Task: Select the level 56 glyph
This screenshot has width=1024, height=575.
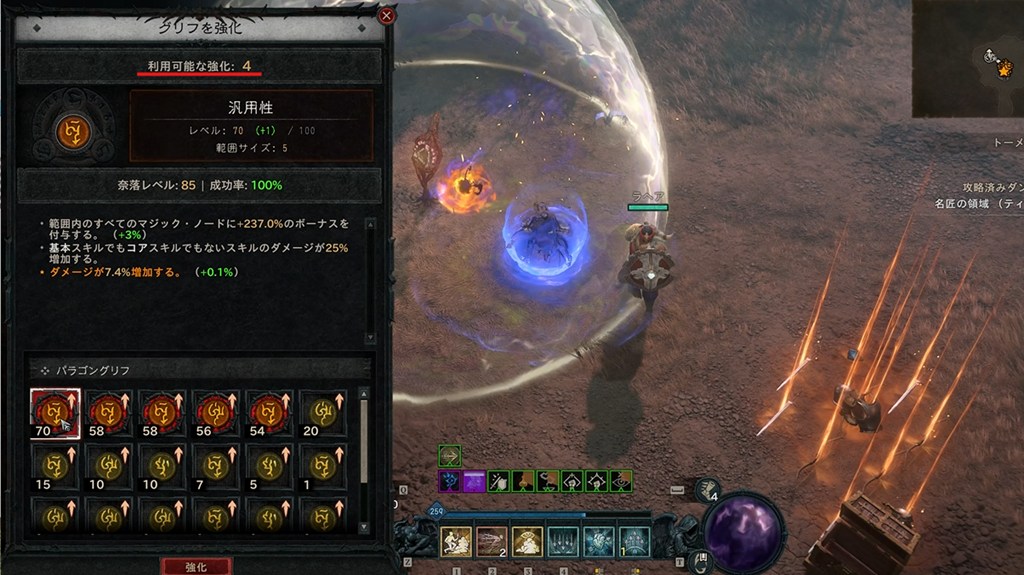Action: tap(216, 413)
